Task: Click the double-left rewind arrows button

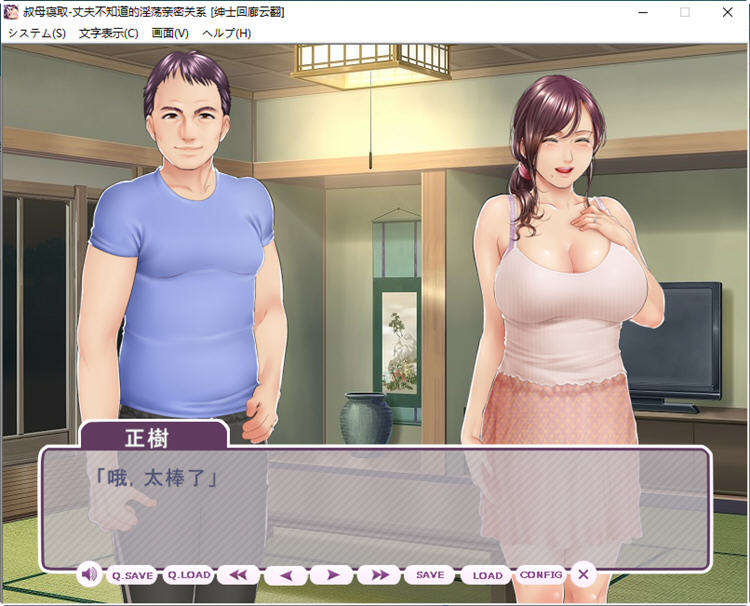Action: pyautogui.click(x=238, y=575)
